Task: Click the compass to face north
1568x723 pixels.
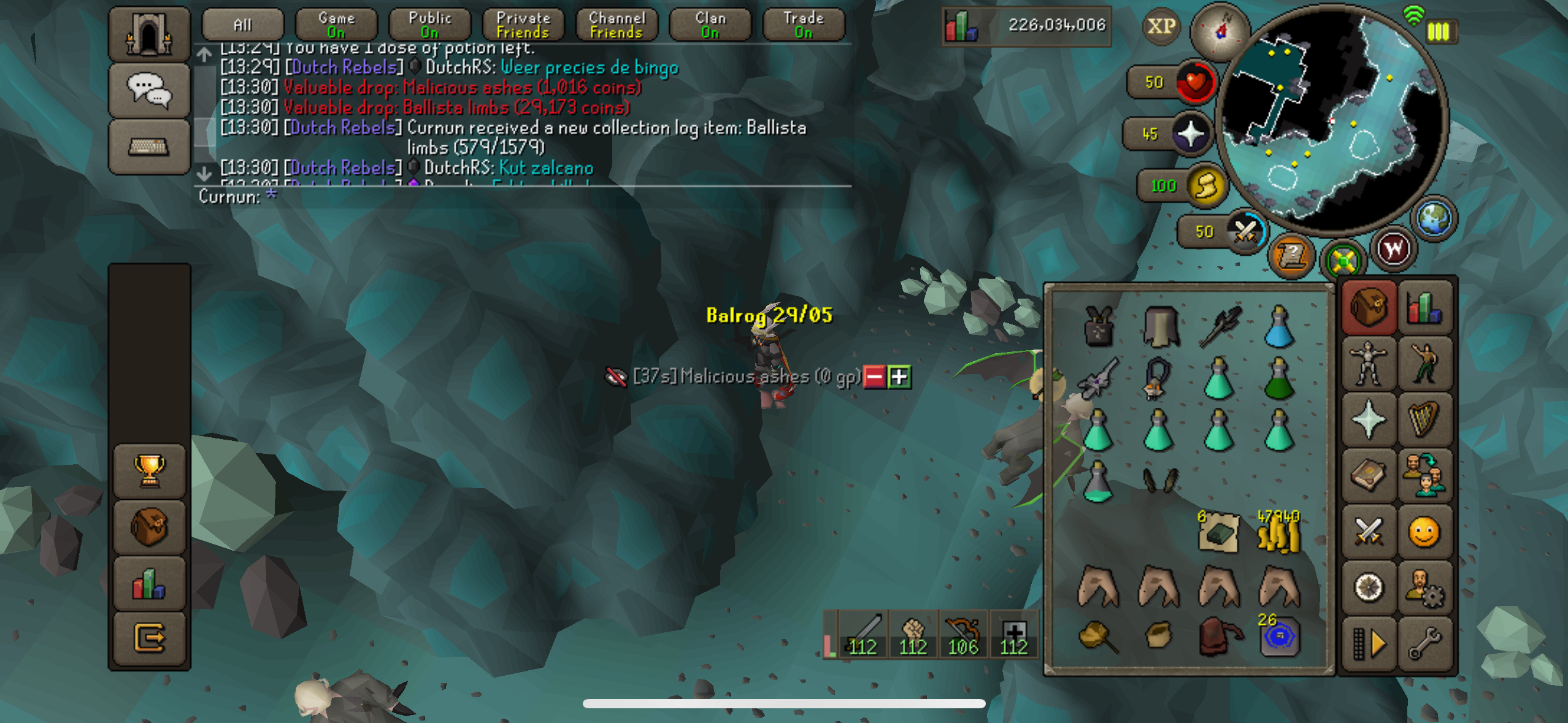Action: point(1220,31)
